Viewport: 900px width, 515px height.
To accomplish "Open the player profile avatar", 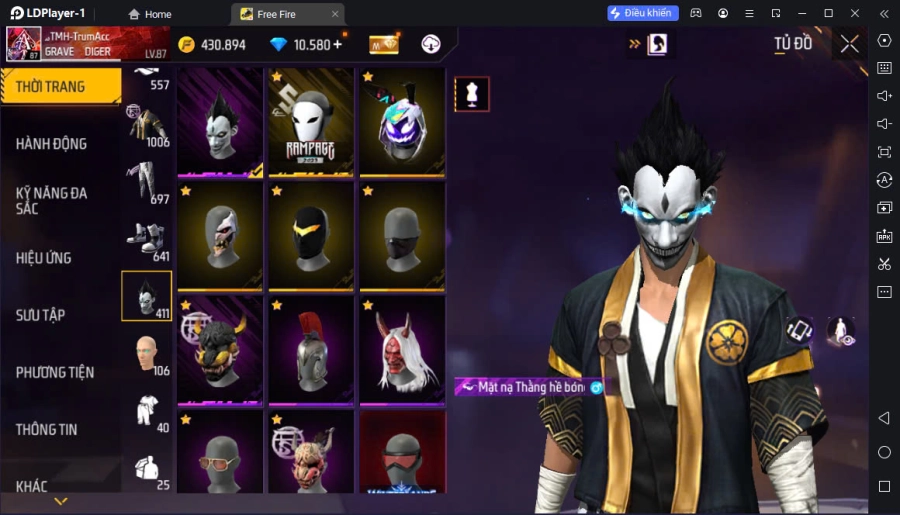I will click(23, 44).
